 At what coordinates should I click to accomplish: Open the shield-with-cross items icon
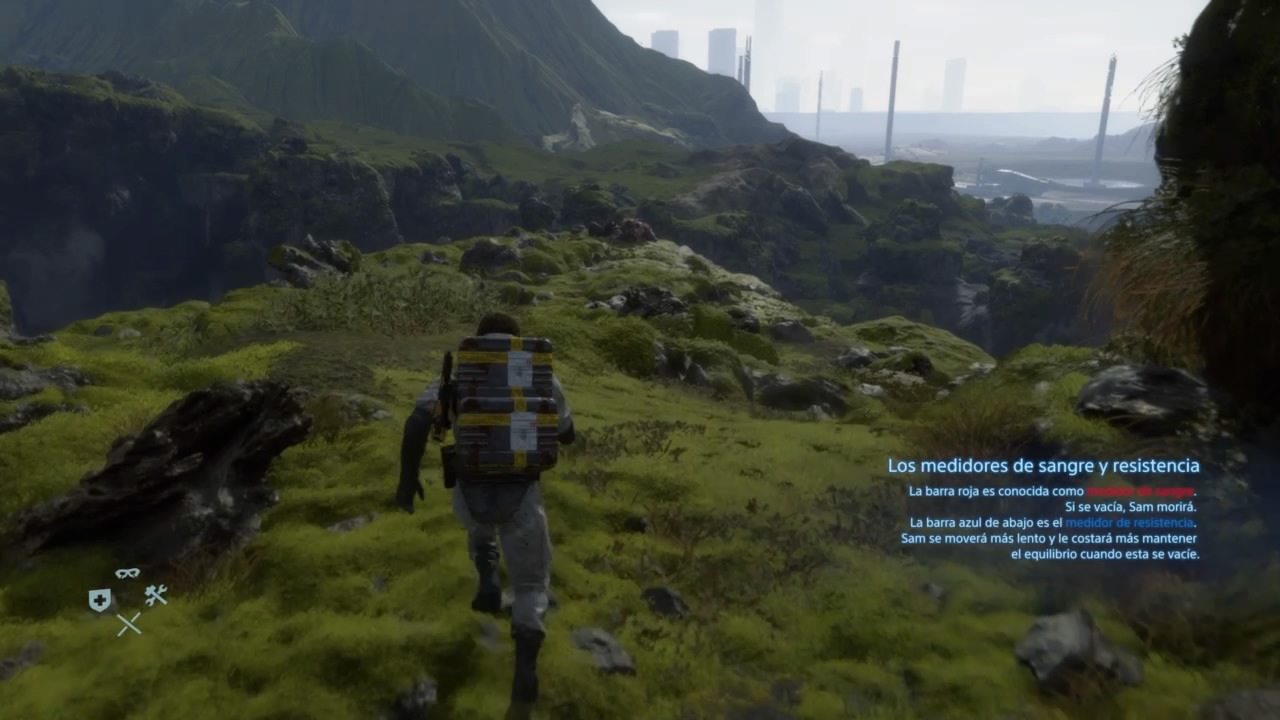tap(99, 600)
